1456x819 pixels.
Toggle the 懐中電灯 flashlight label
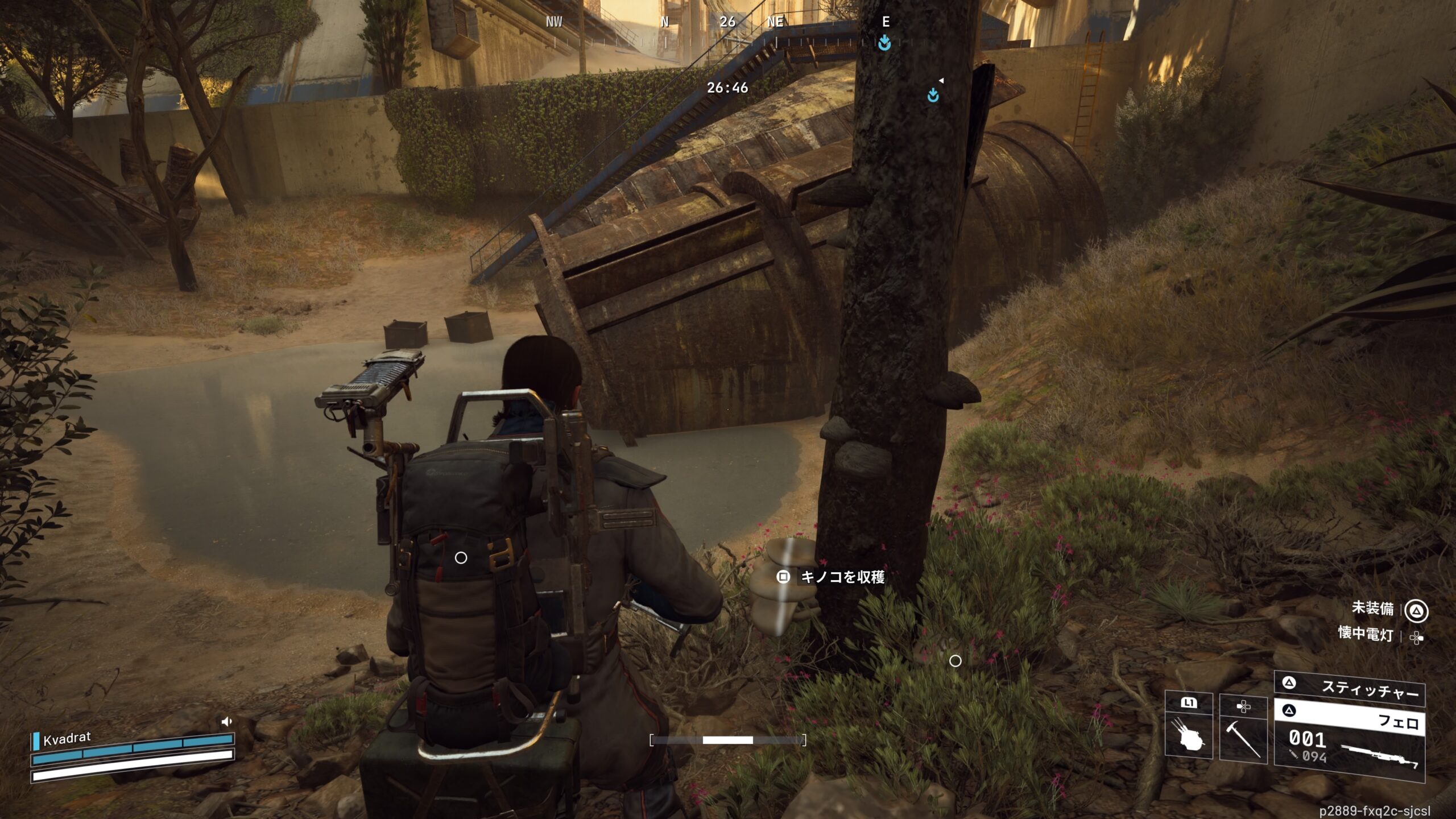coord(1365,634)
